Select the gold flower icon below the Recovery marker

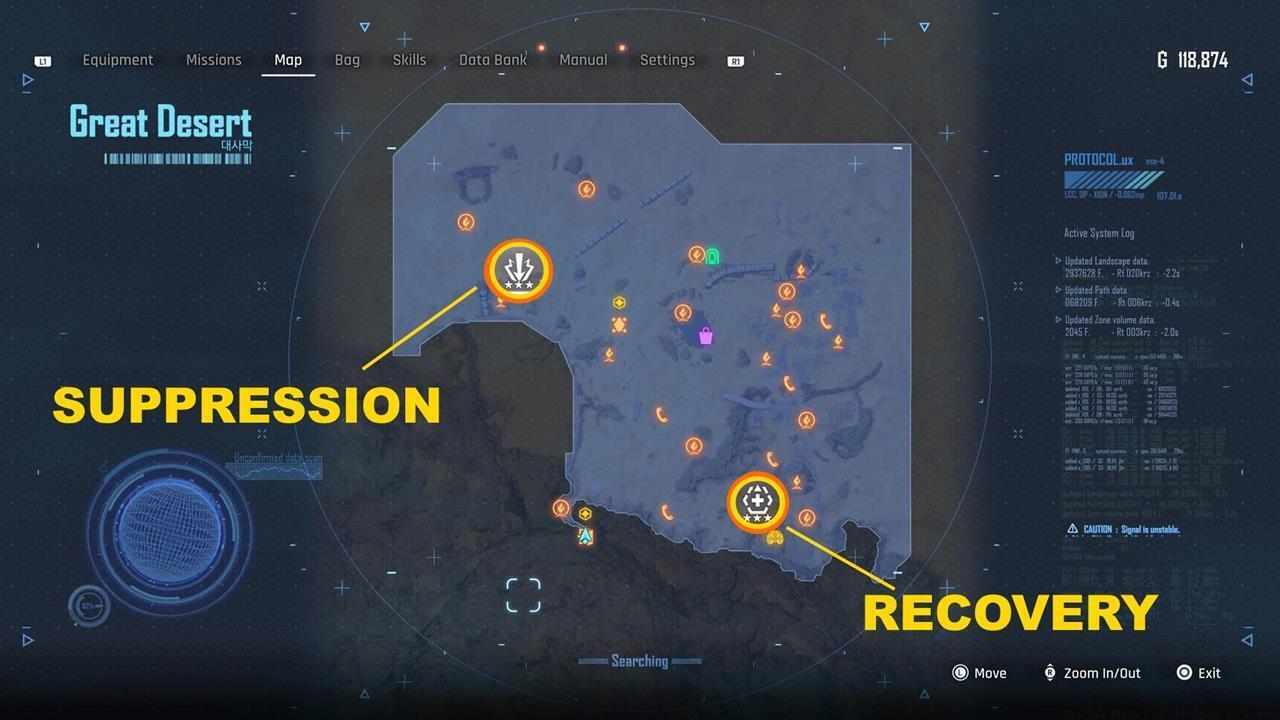(x=775, y=538)
